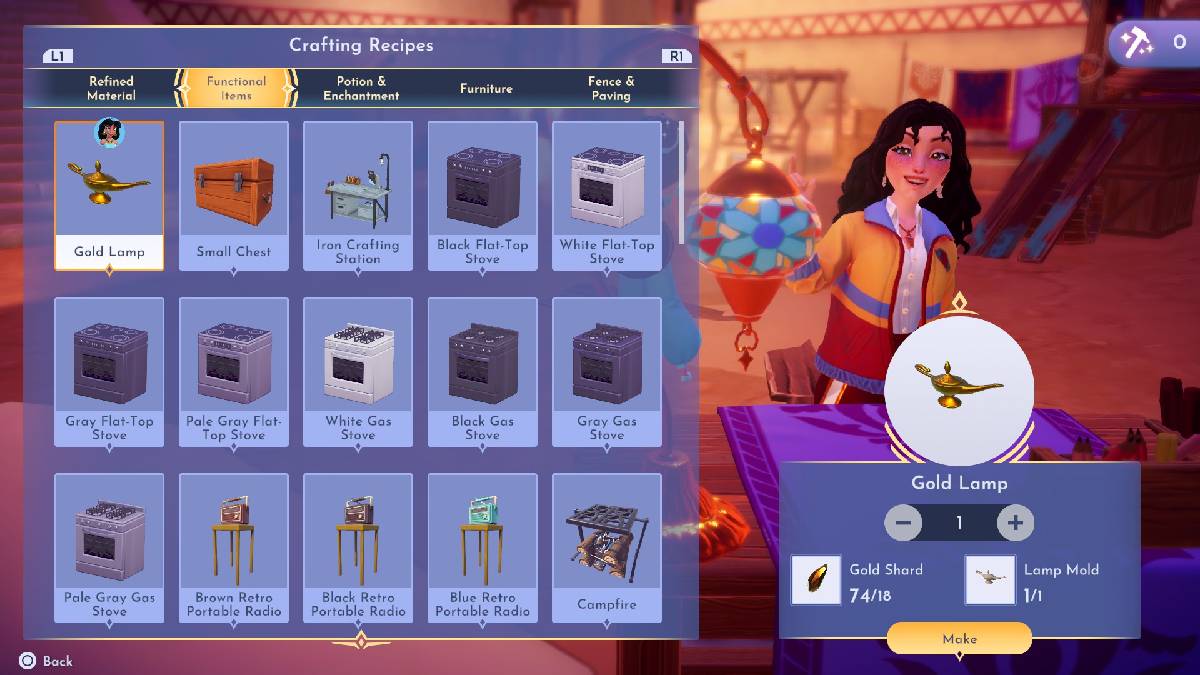Decrease the Gold Lamp craft quantity
This screenshot has width=1200, height=675.
tap(903, 522)
